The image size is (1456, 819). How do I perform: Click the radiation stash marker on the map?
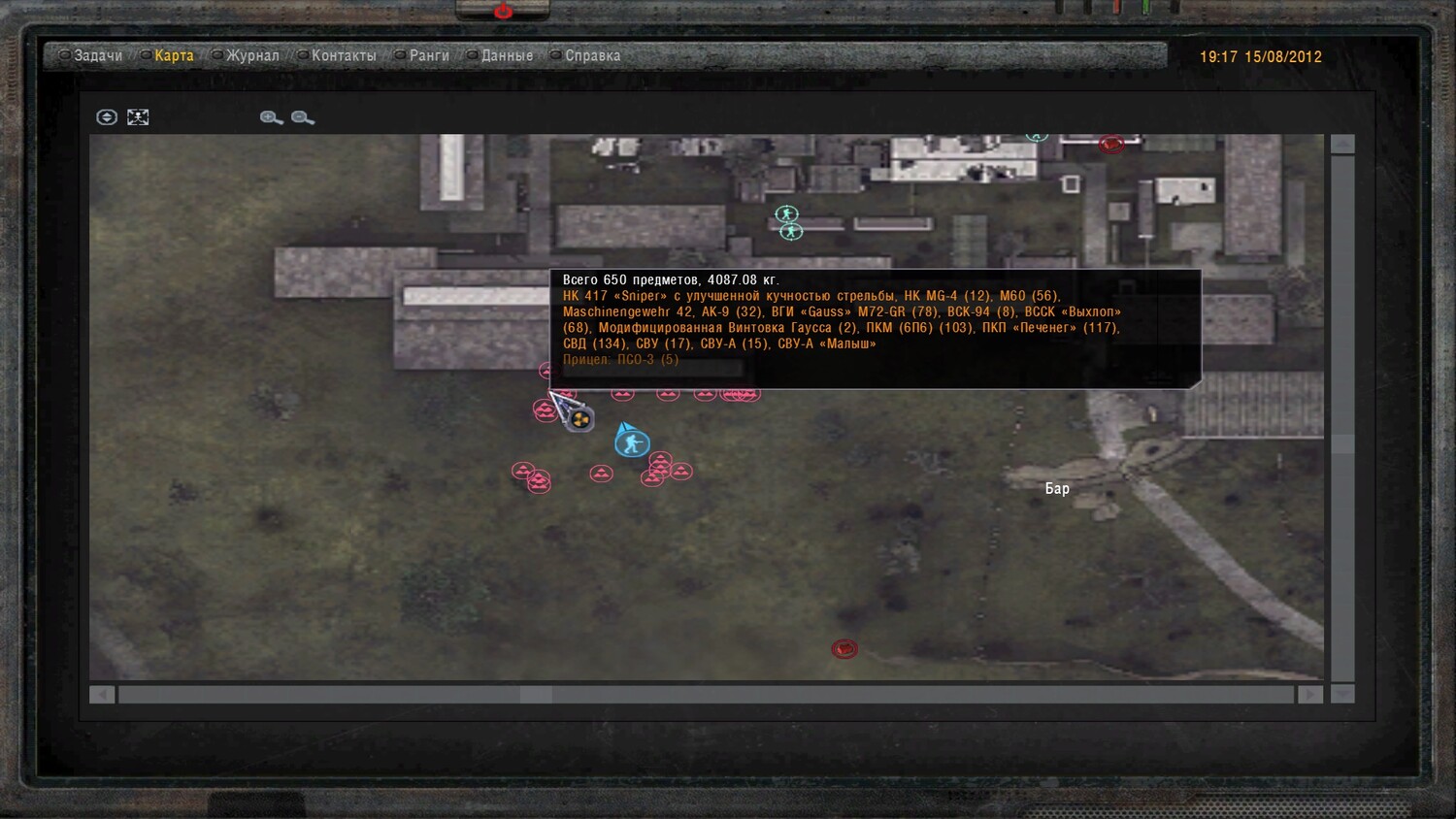click(x=580, y=419)
